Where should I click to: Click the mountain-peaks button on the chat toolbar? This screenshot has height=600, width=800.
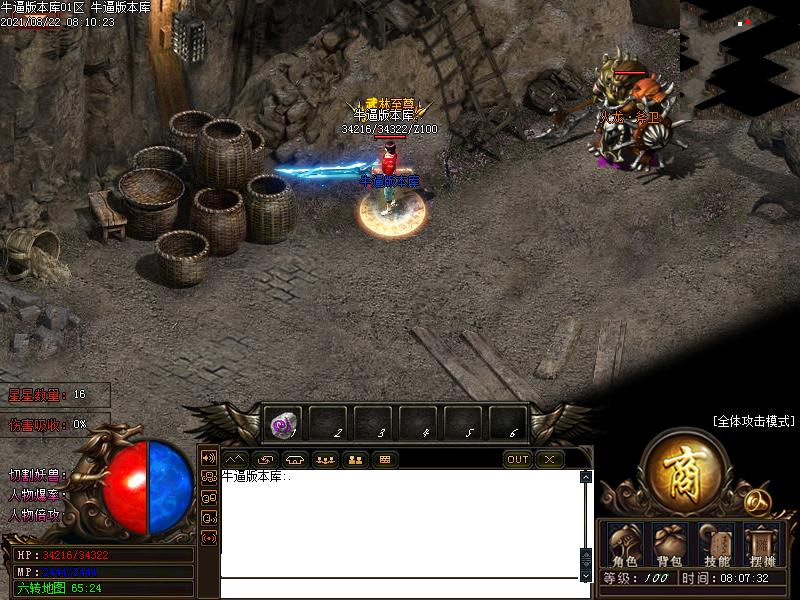234,460
